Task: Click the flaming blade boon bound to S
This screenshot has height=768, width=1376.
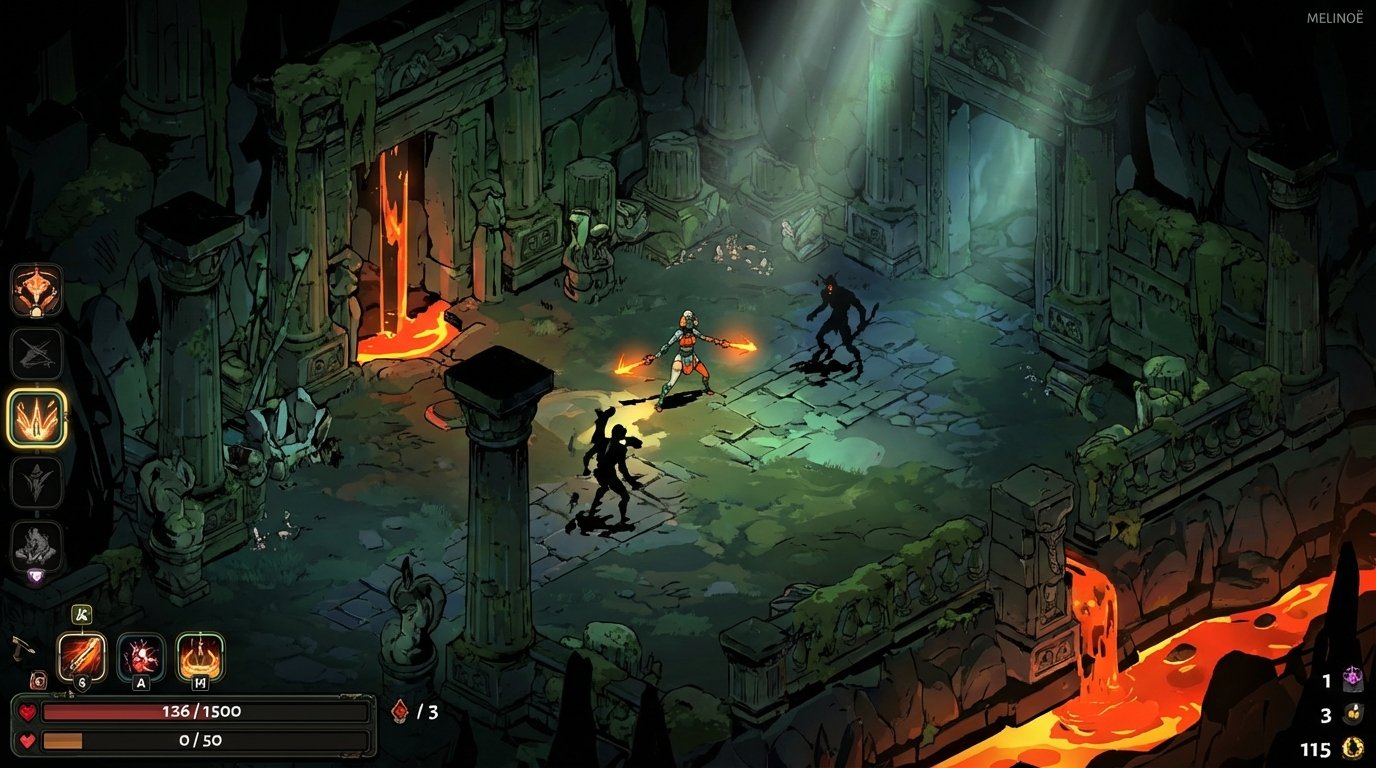Action: [x=83, y=653]
